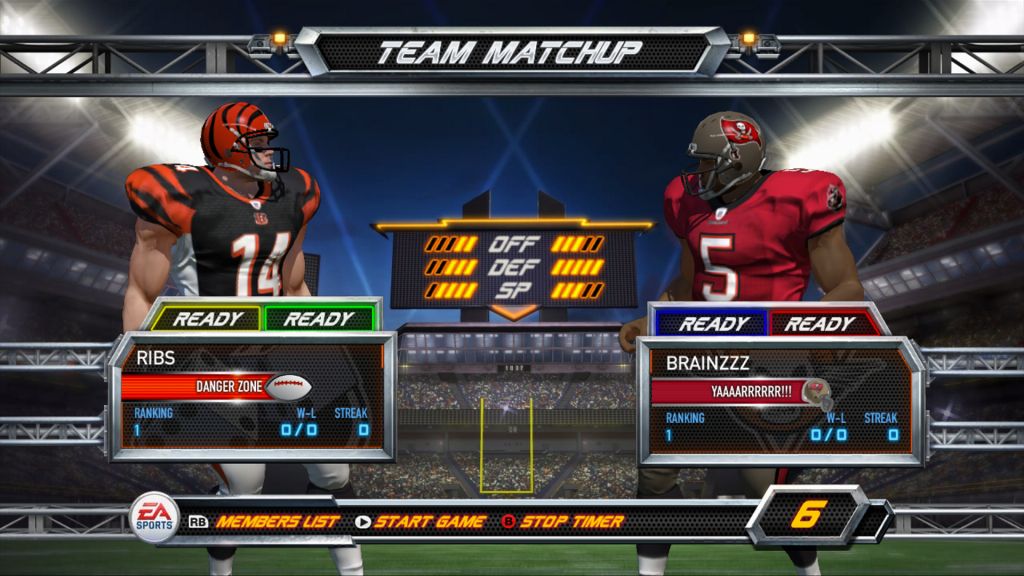Click the EA Sports logo
Screen dimensions: 1024x576
(x=156, y=518)
